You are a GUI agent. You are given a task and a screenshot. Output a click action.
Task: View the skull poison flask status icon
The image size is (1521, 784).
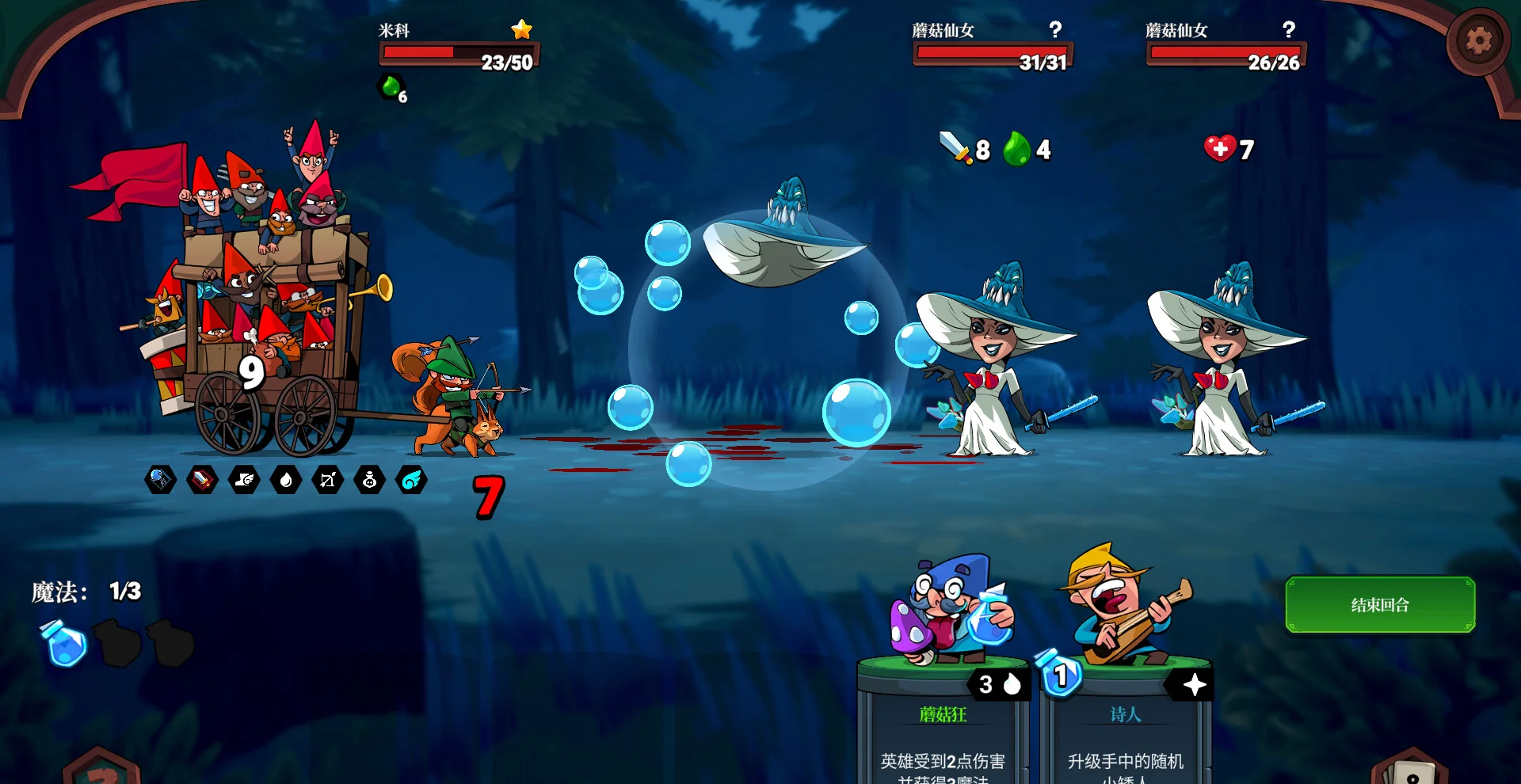pyautogui.click(x=370, y=480)
